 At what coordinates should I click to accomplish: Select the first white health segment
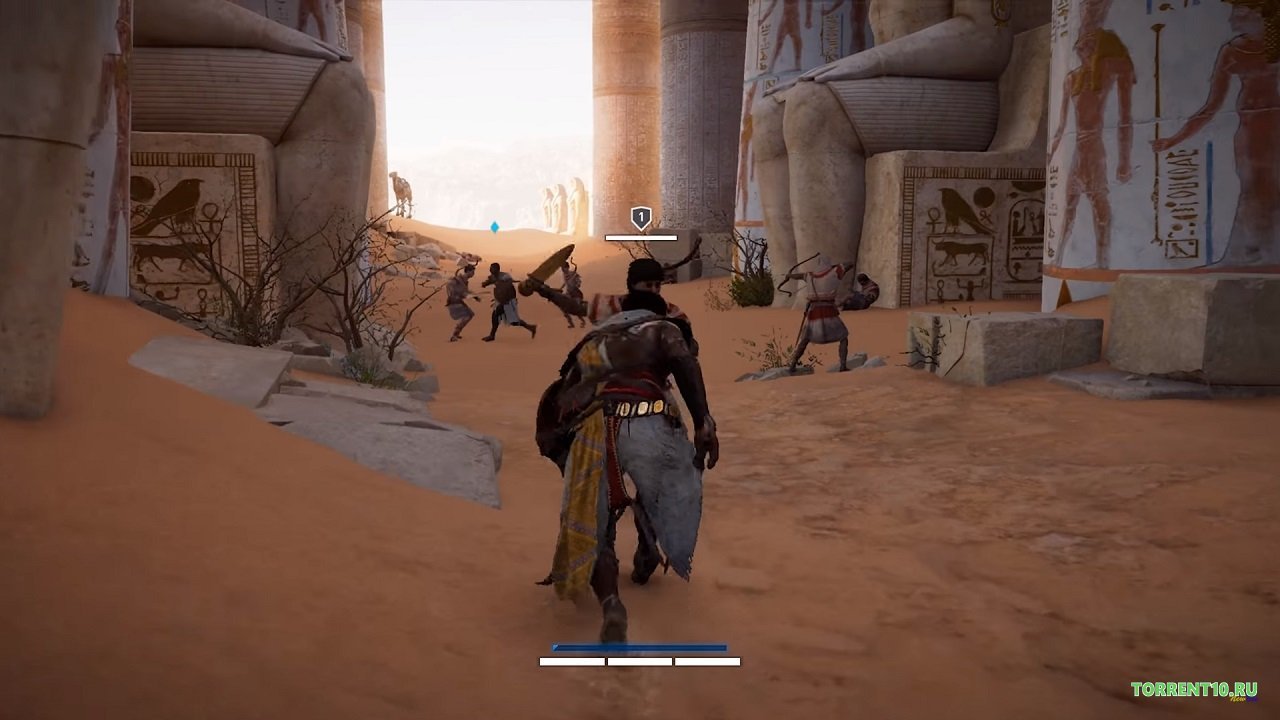point(572,660)
